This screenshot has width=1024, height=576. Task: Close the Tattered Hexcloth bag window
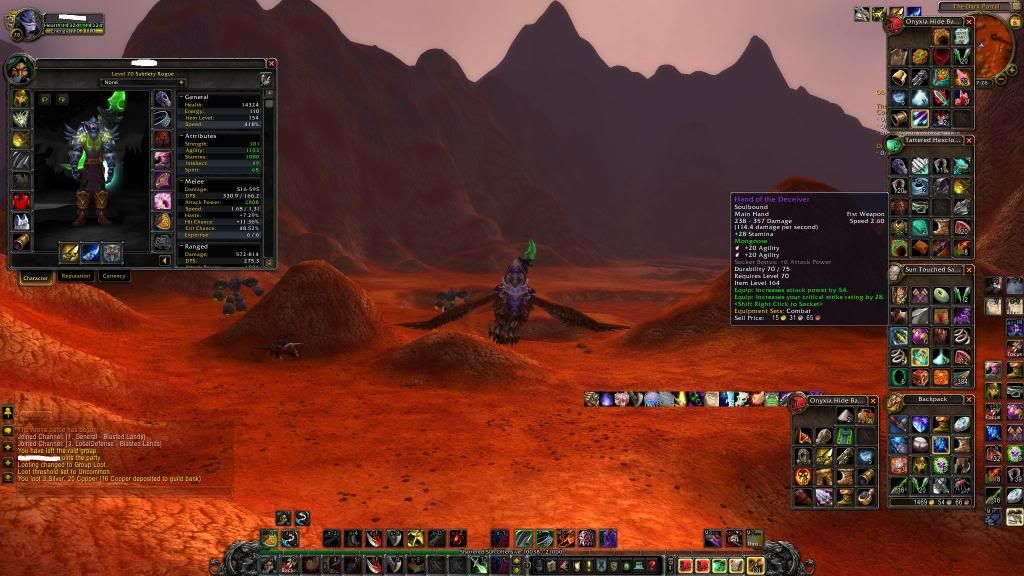pyautogui.click(x=968, y=141)
